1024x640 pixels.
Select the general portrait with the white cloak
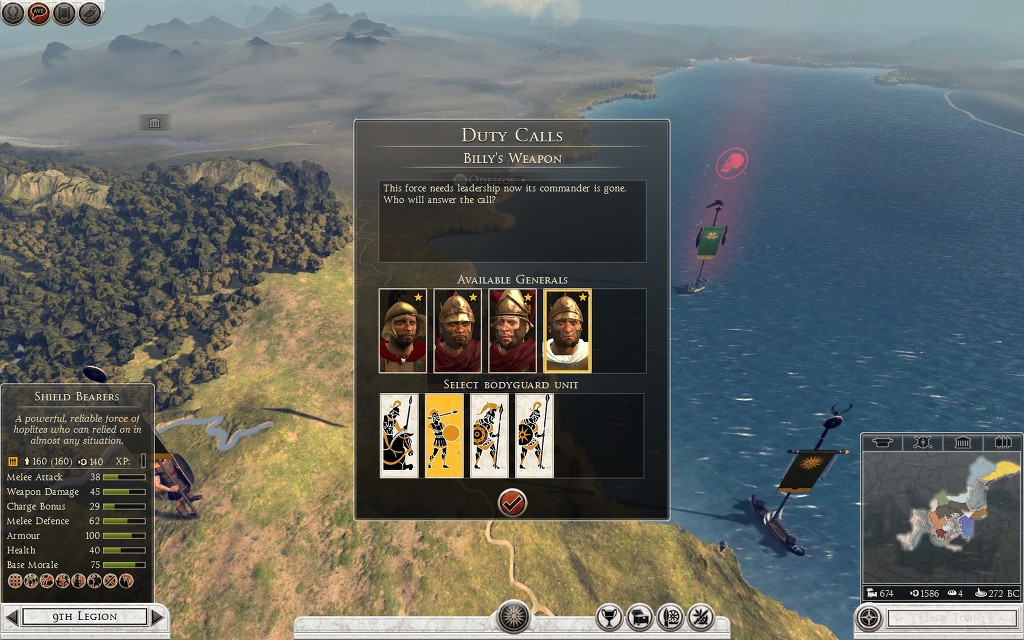point(567,331)
